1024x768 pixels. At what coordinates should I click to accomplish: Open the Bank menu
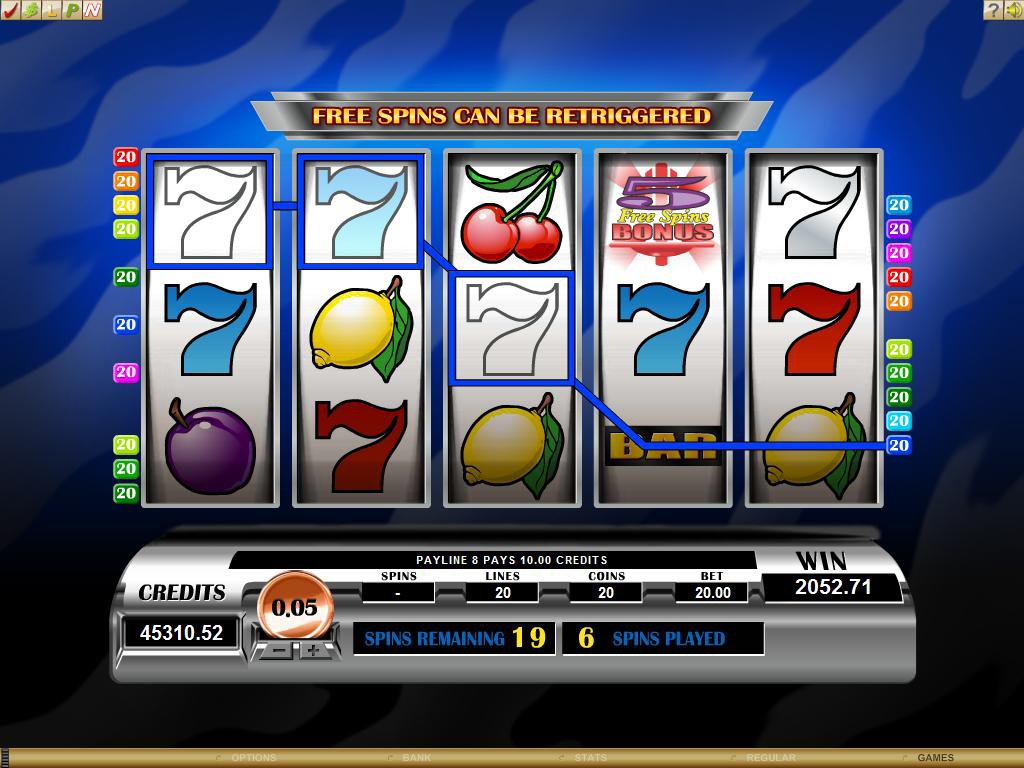(x=416, y=758)
